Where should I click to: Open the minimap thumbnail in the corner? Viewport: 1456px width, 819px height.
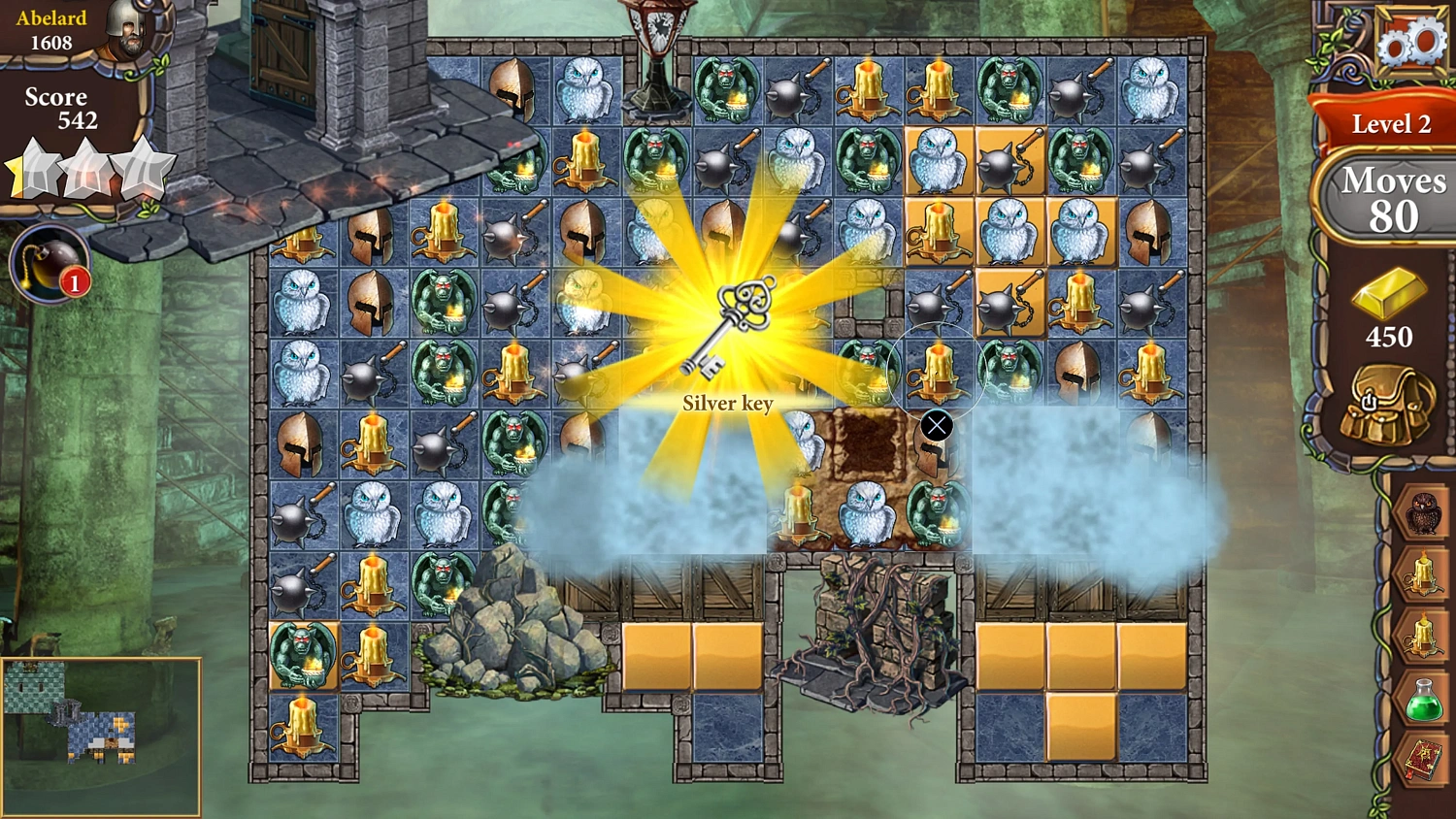[x=102, y=735]
